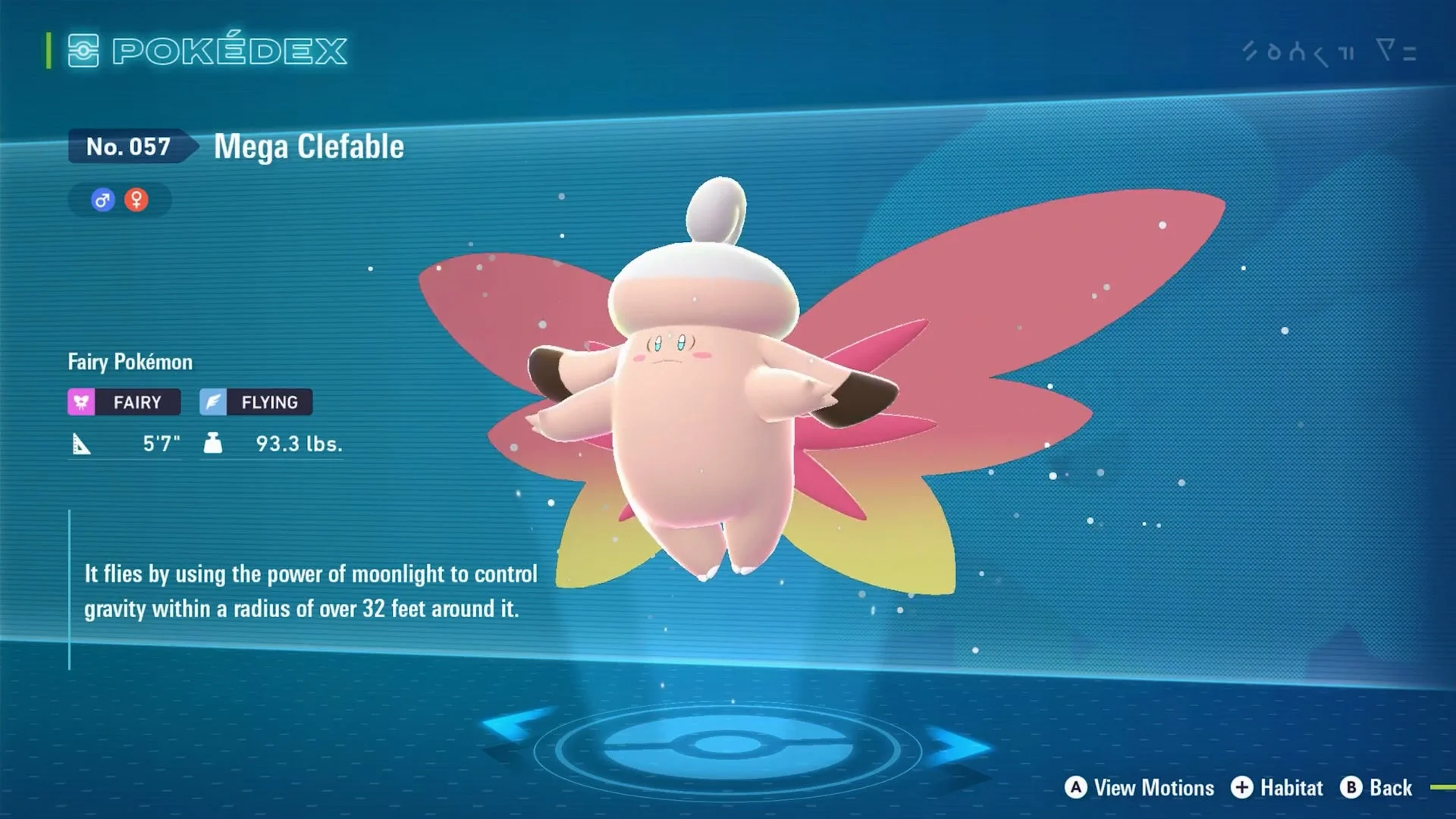Click the FLYING type badge icon

(x=213, y=402)
